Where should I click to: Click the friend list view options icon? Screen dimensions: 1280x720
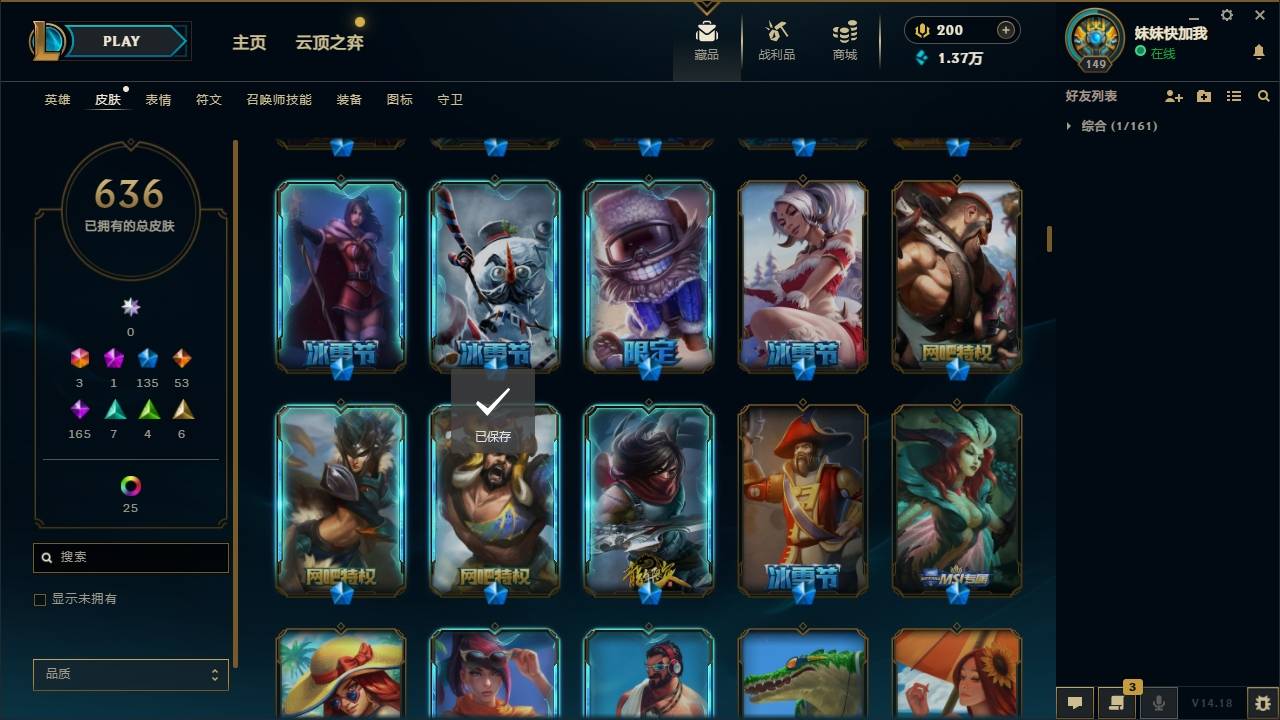[x=1234, y=96]
